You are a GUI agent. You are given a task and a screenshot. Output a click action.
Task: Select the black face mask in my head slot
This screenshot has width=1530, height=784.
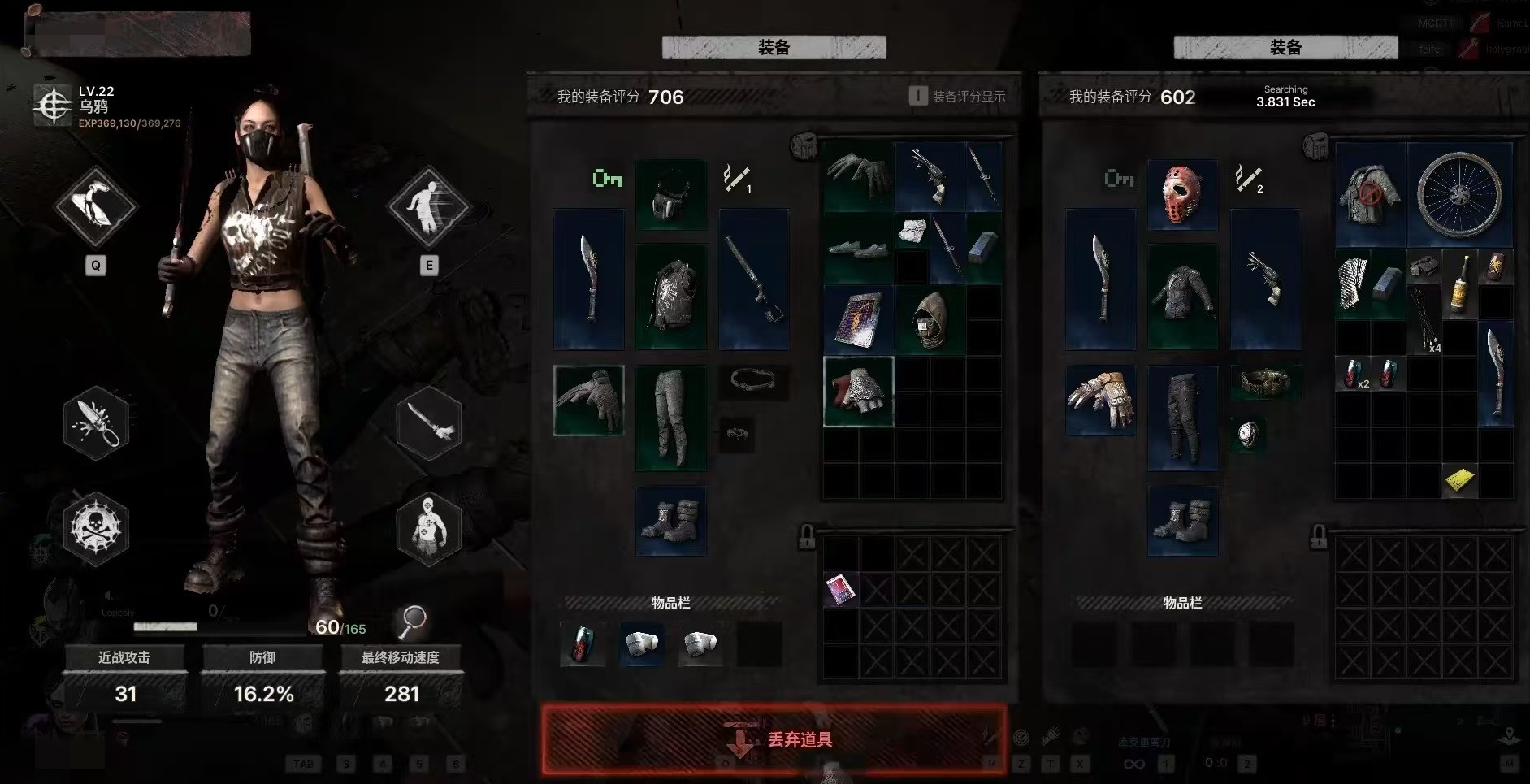pyautogui.click(x=670, y=195)
